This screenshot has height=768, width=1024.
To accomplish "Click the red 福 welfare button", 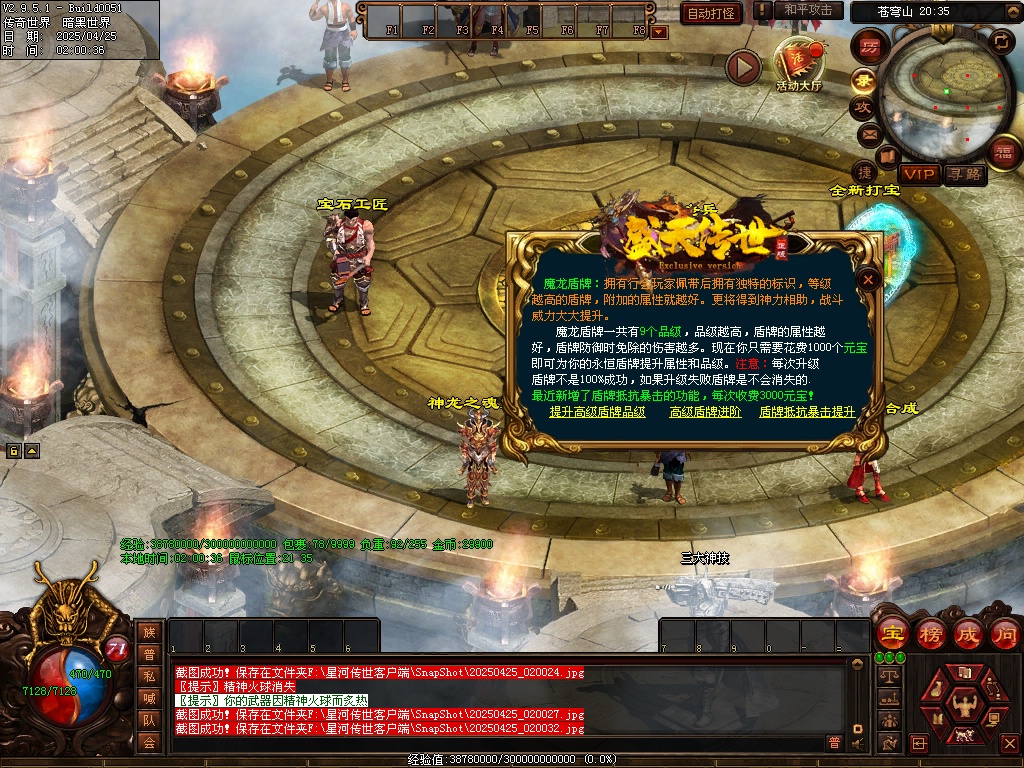I will [x=1003, y=152].
